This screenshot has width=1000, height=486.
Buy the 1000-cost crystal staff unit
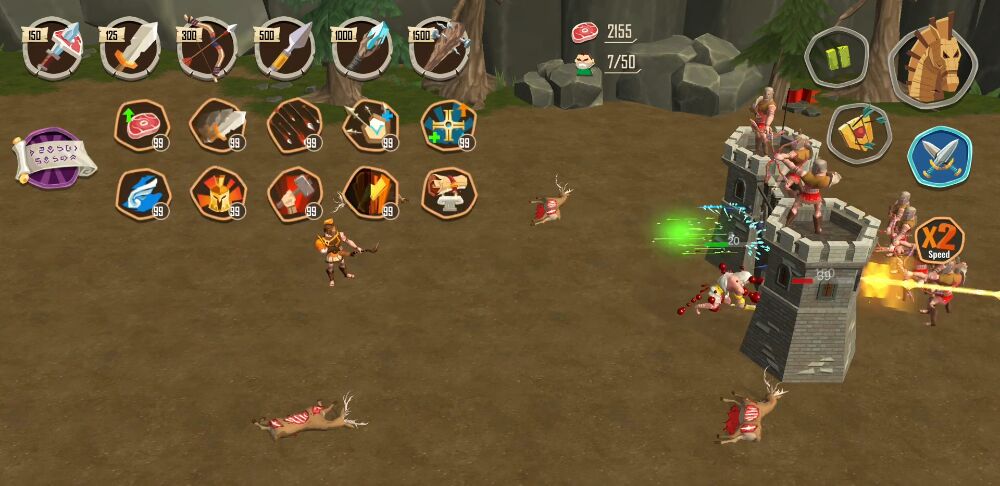point(361,48)
